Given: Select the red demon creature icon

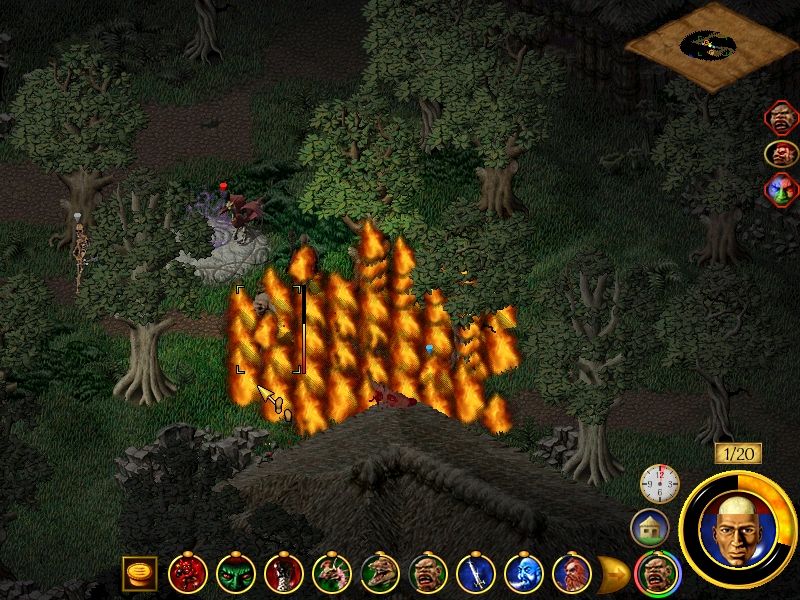Looking at the screenshot, I should tap(187, 573).
